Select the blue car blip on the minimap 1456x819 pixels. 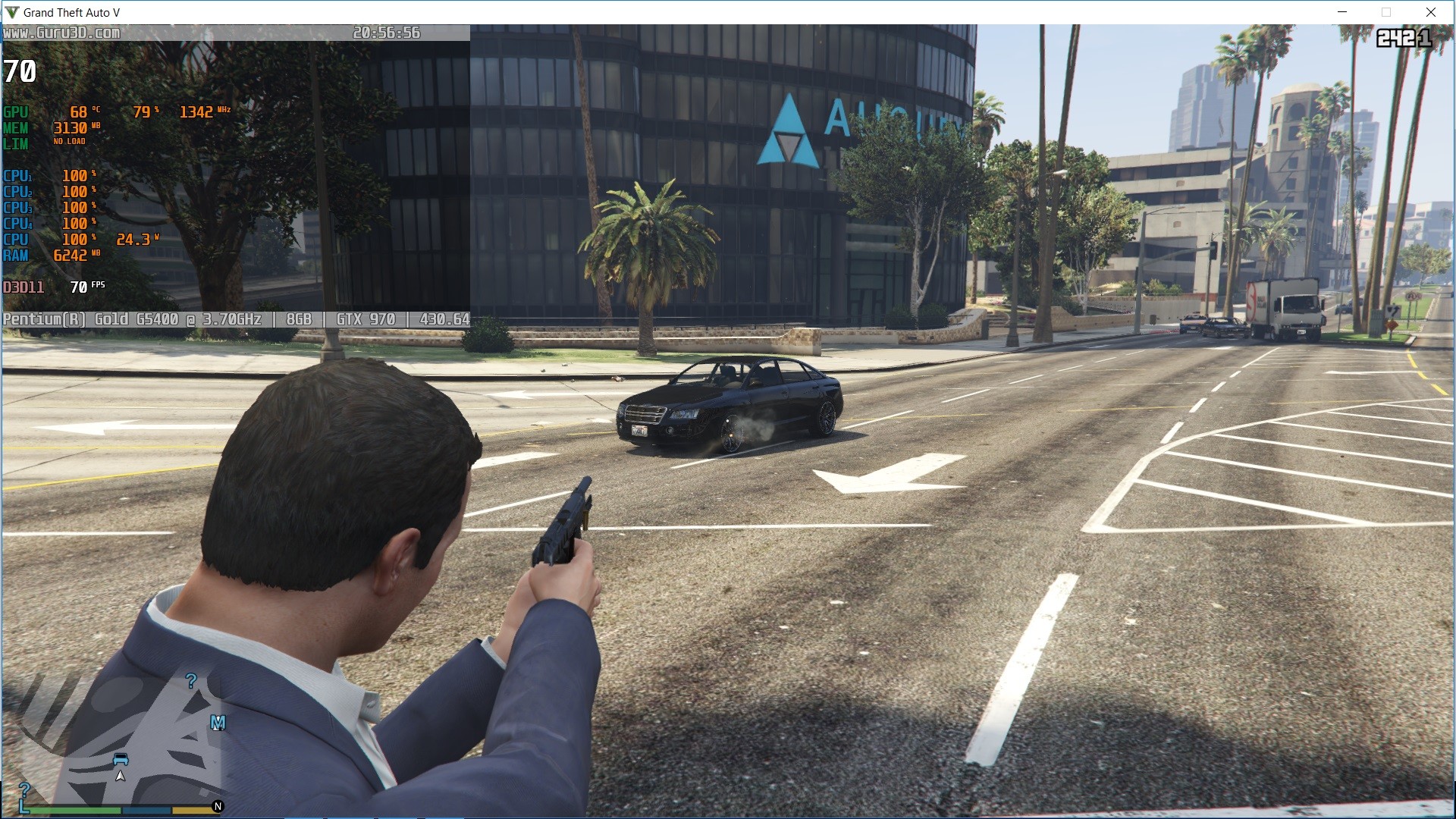click(121, 759)
